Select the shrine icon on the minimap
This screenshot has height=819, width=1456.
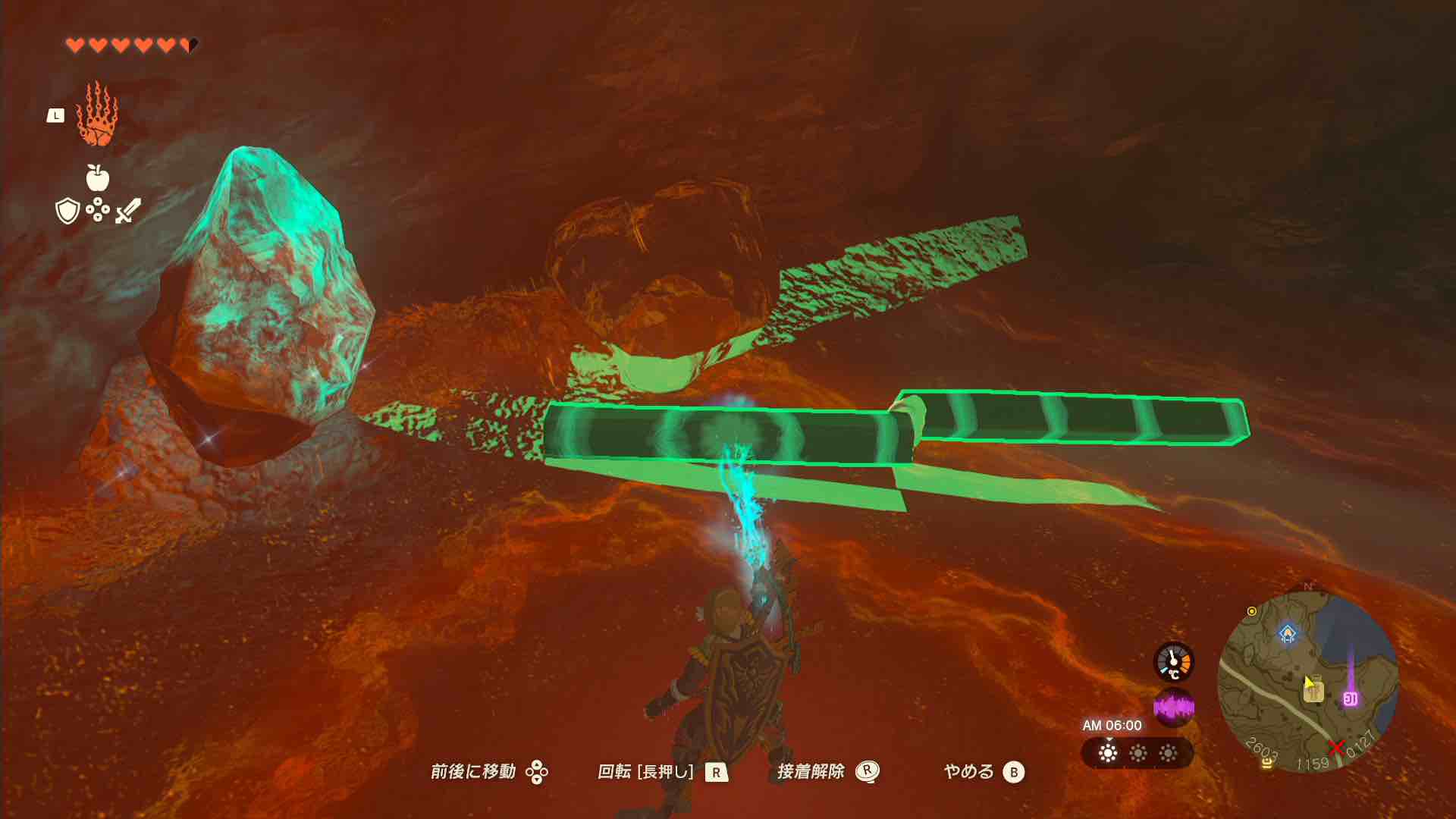coord(1288,634)
